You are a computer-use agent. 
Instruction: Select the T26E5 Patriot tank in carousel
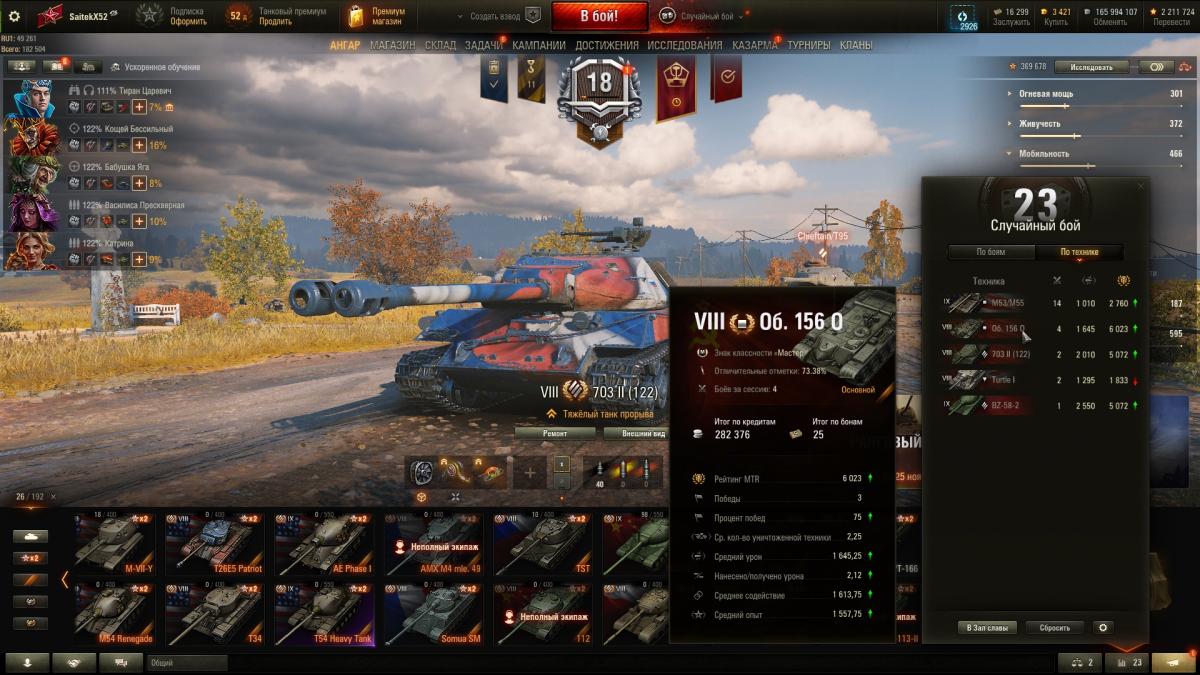coord(215,545)
